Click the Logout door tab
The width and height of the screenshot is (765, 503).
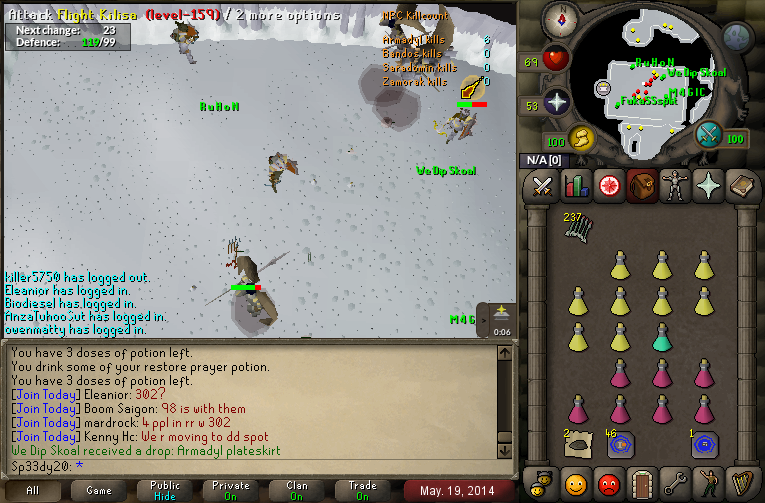click(641, 483)
